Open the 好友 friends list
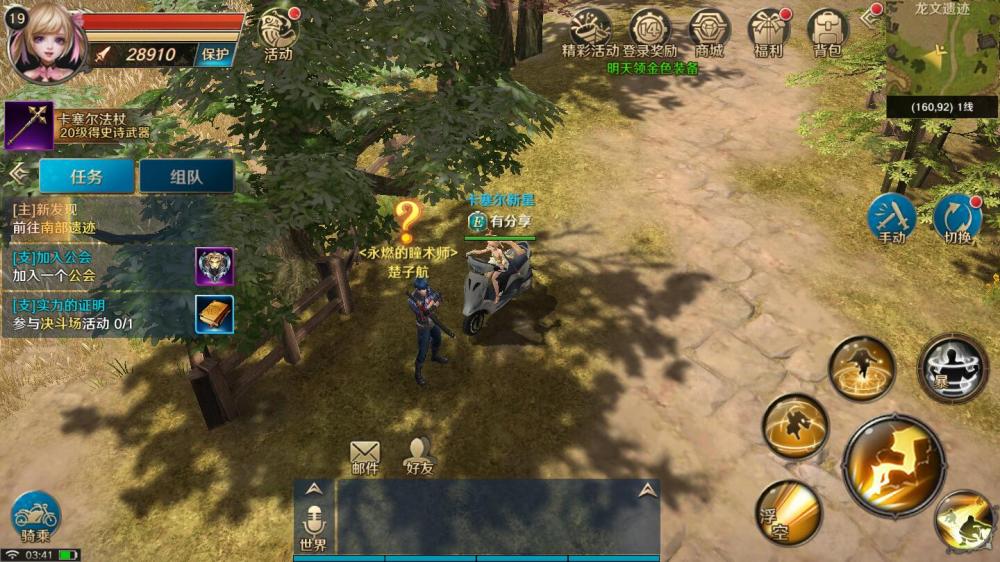This screenshot has width=1000, height=562. [x=419, y=456]
